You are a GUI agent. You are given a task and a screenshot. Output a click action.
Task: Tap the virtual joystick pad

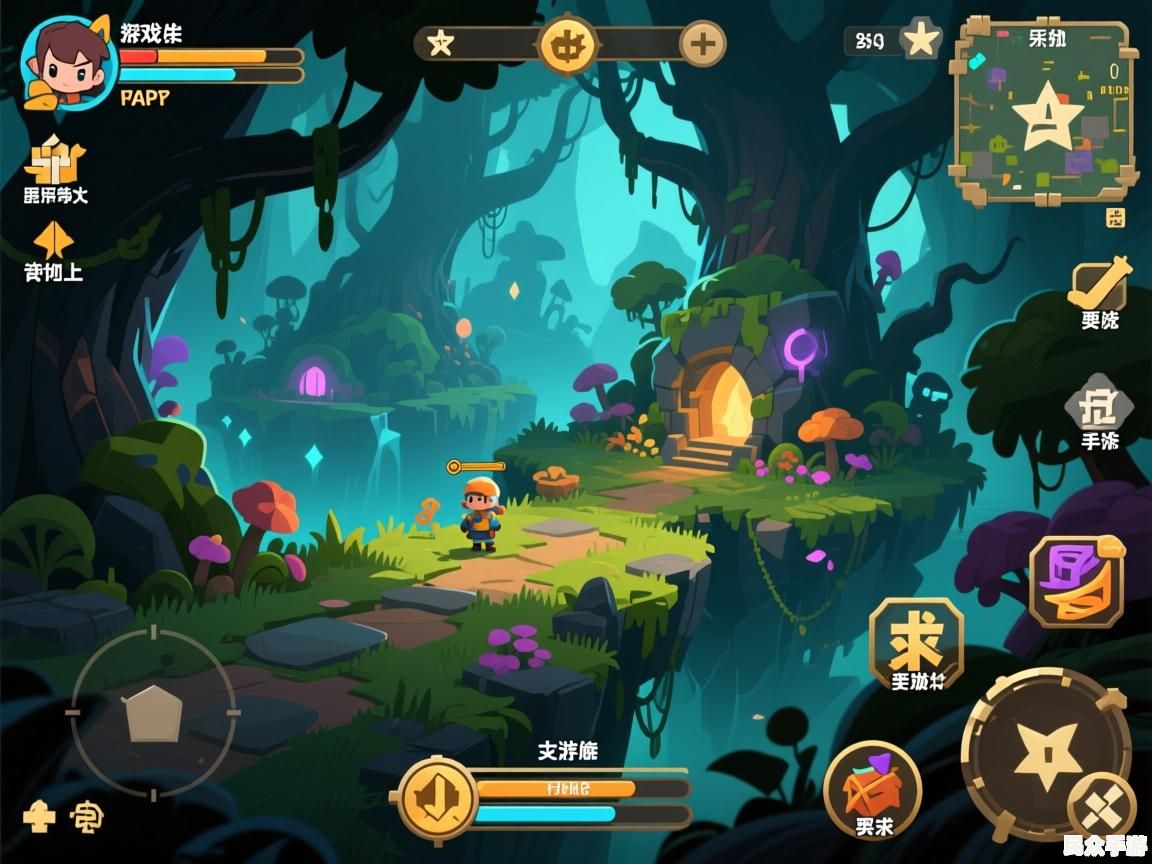tap(153, 713)
